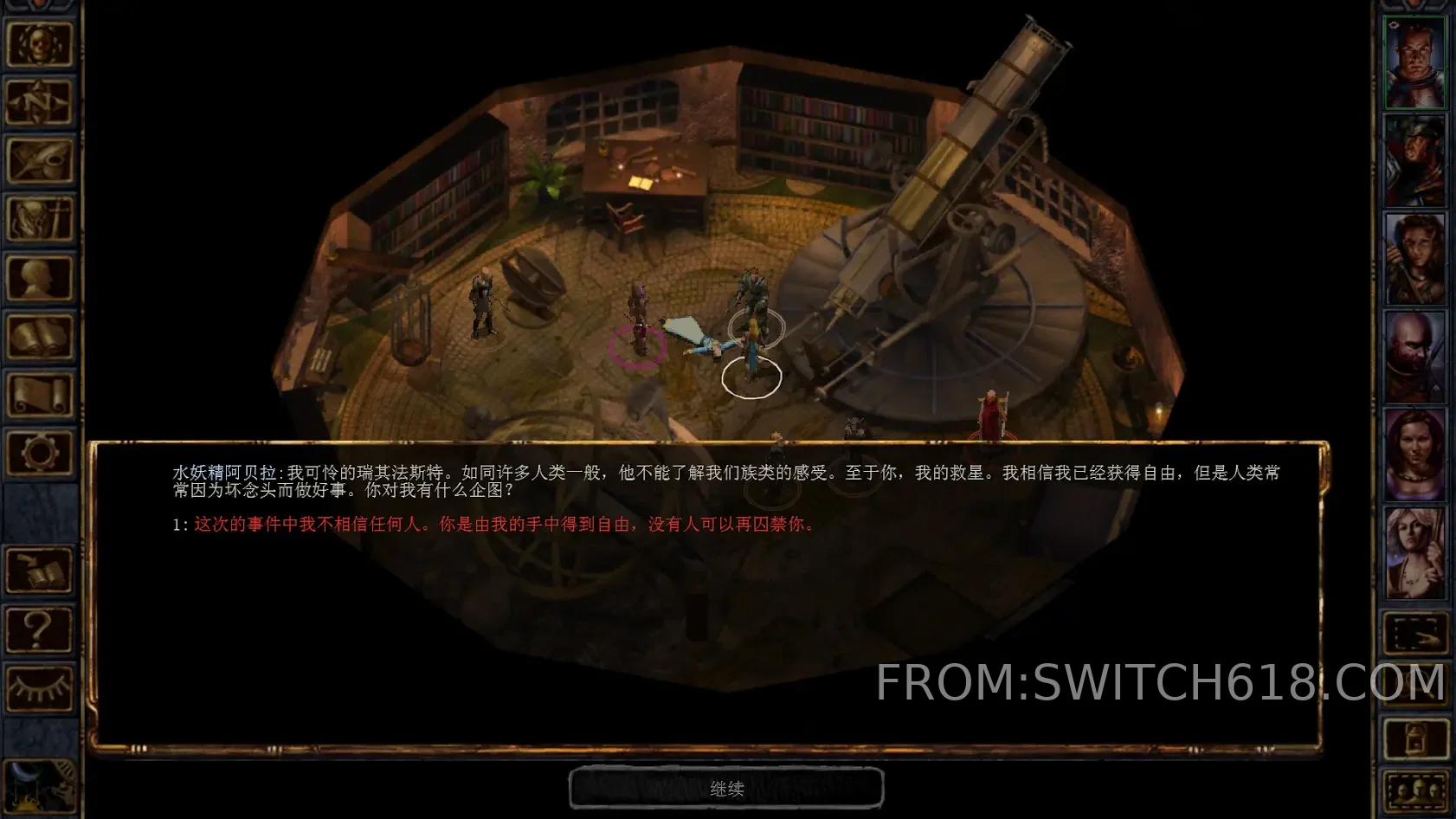Select the blonde woman portrait

point(1414,551)
